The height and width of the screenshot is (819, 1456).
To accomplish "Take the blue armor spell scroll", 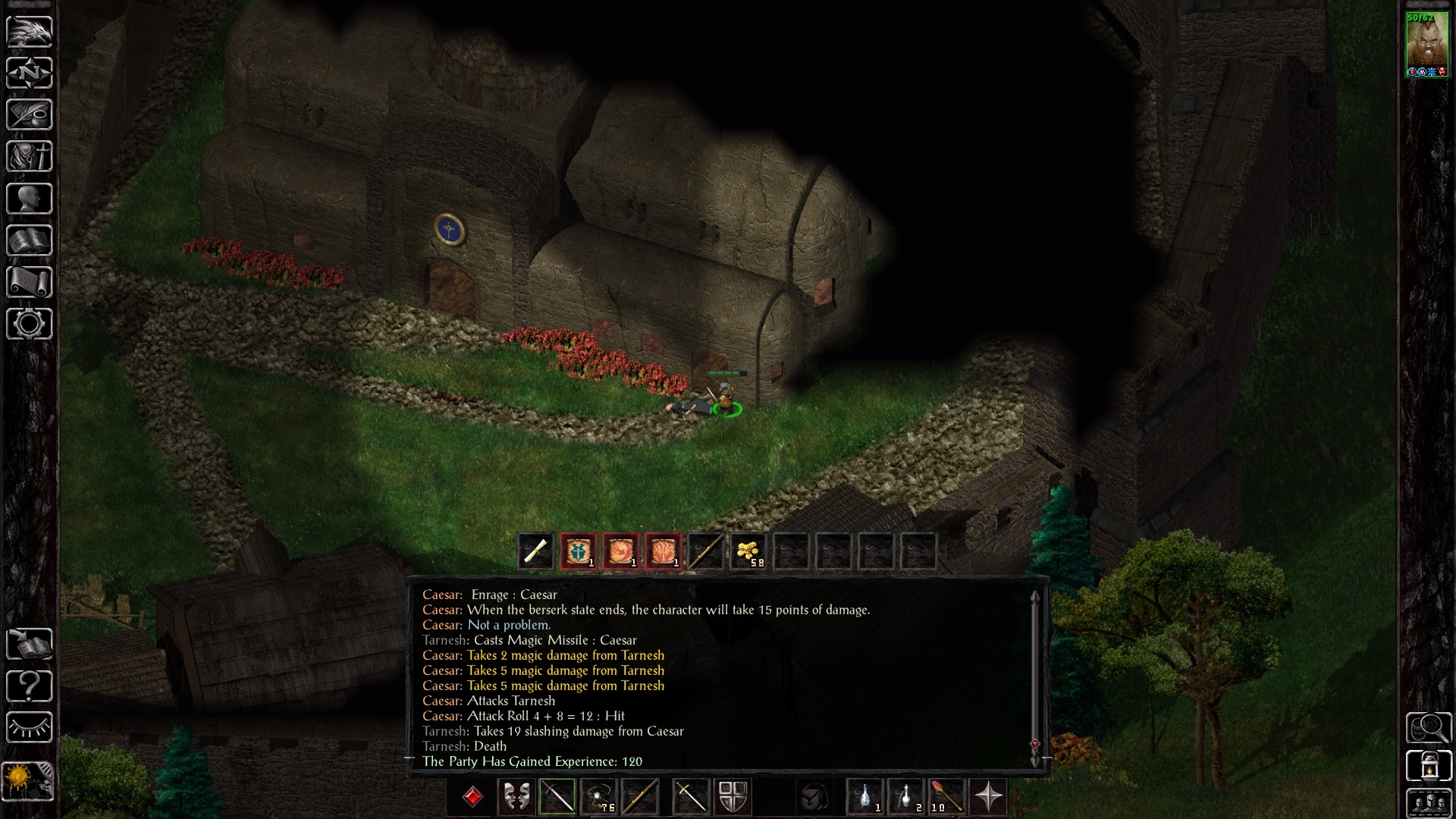I will (x=579, y=551).
